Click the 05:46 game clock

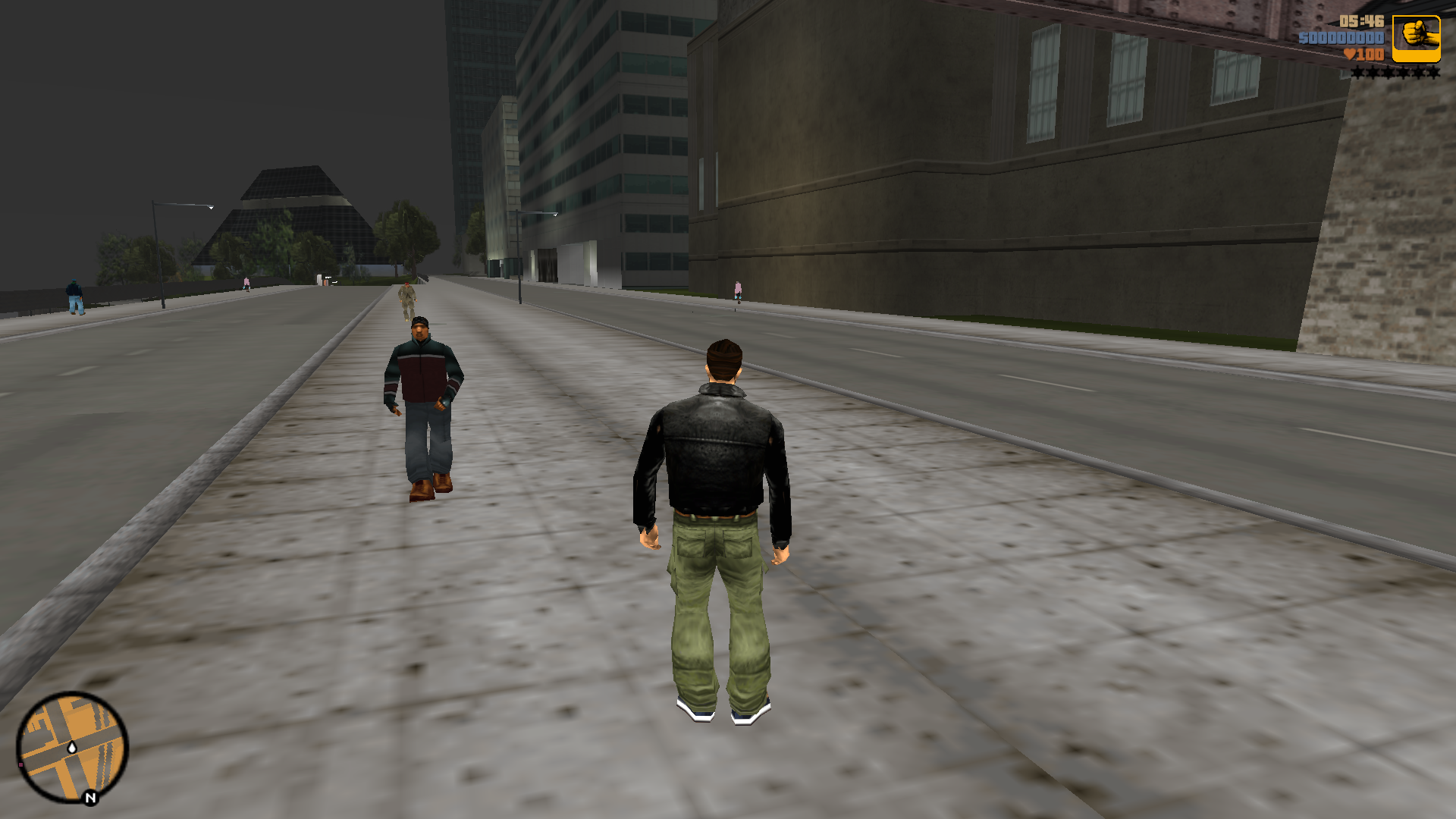pyautogui.click(x=1360, y=21)
